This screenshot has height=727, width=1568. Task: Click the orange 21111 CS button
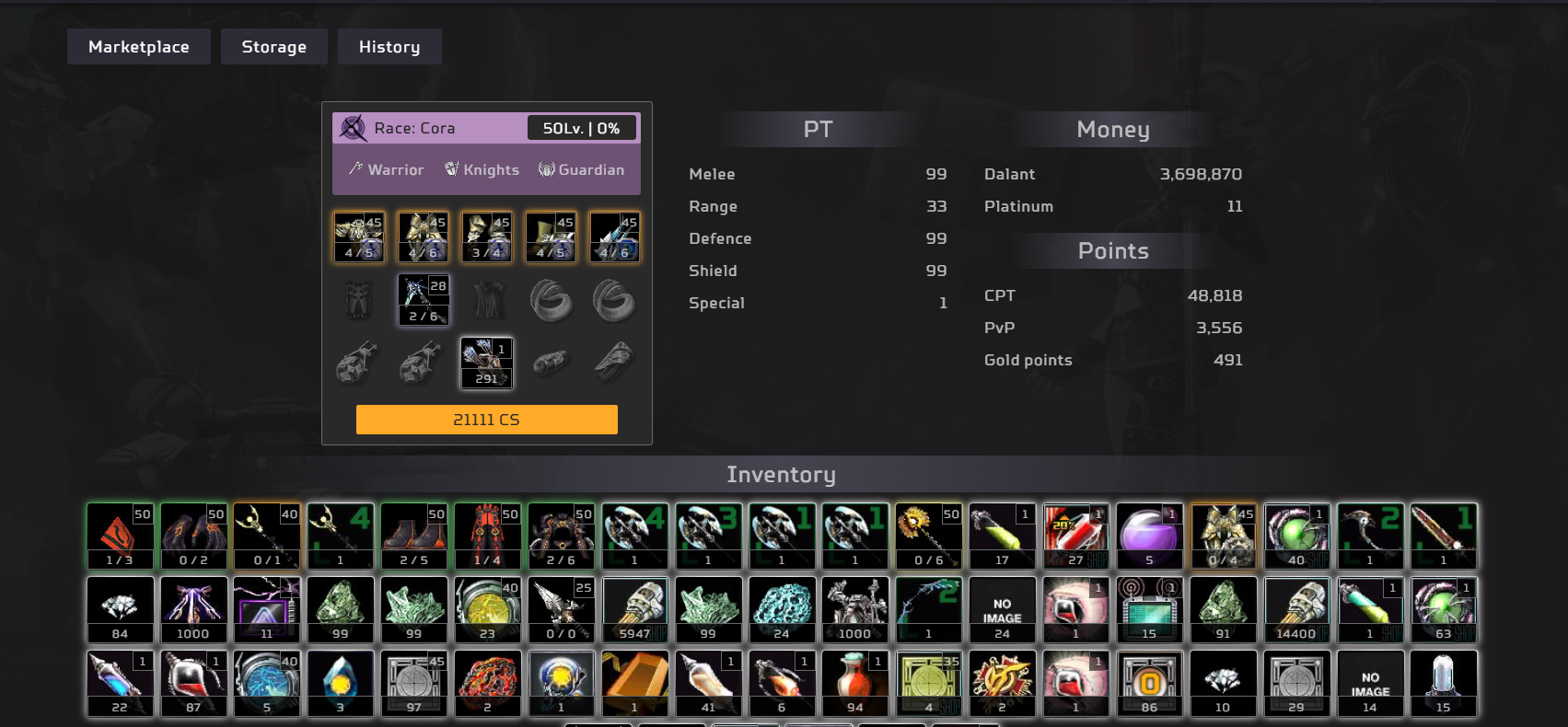pyautogui.click(x=486, y=420)
